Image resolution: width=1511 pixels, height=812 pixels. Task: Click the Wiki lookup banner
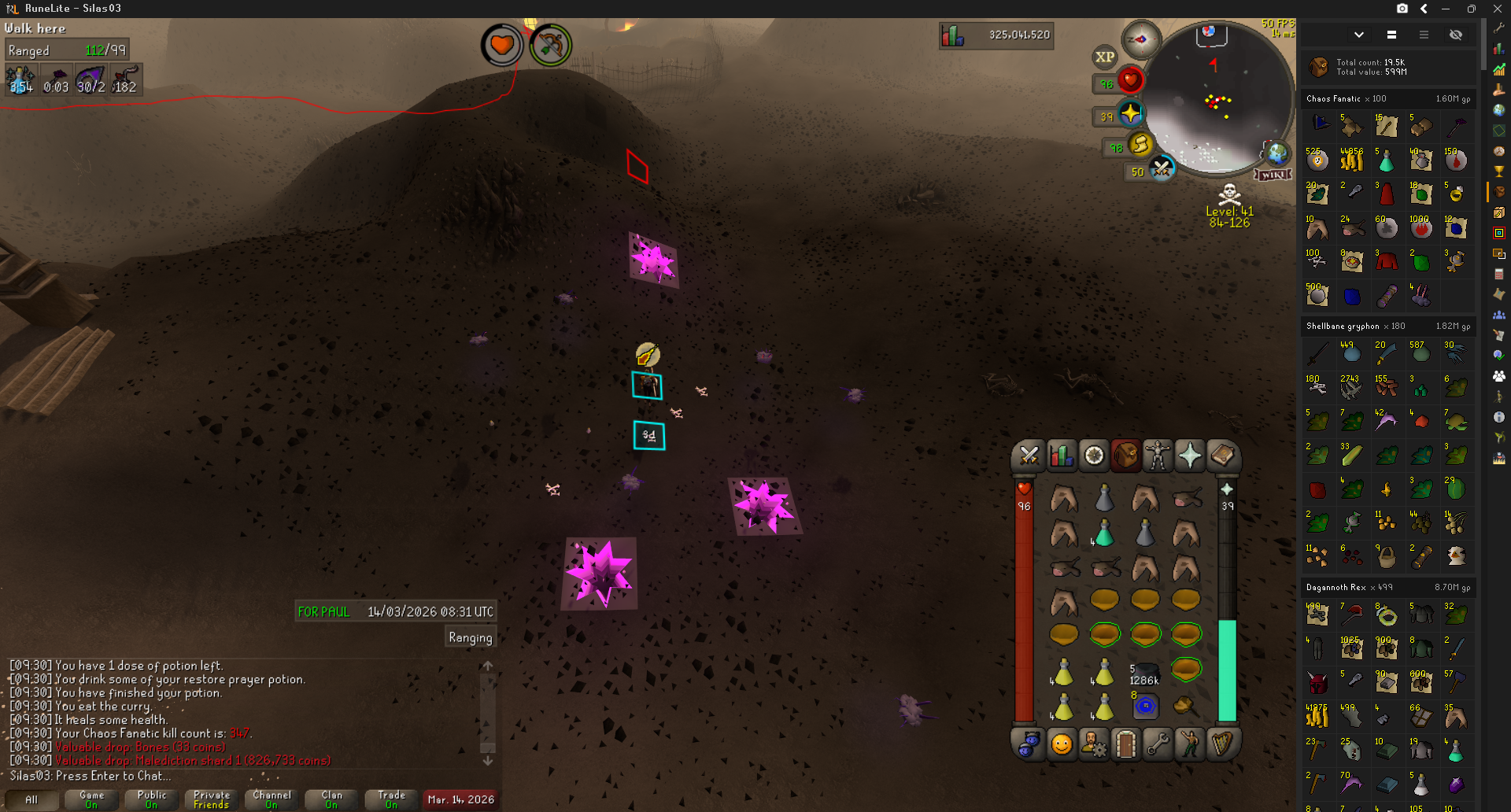(1273, 175)
